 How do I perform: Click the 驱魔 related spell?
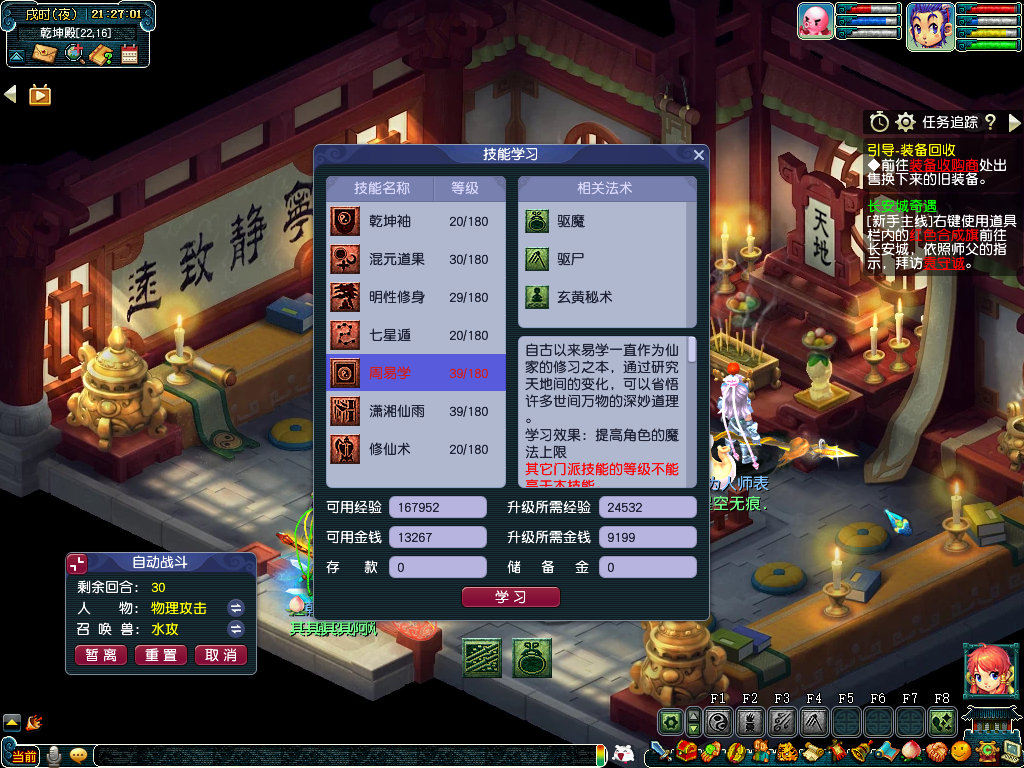click(x=570, y=221)
